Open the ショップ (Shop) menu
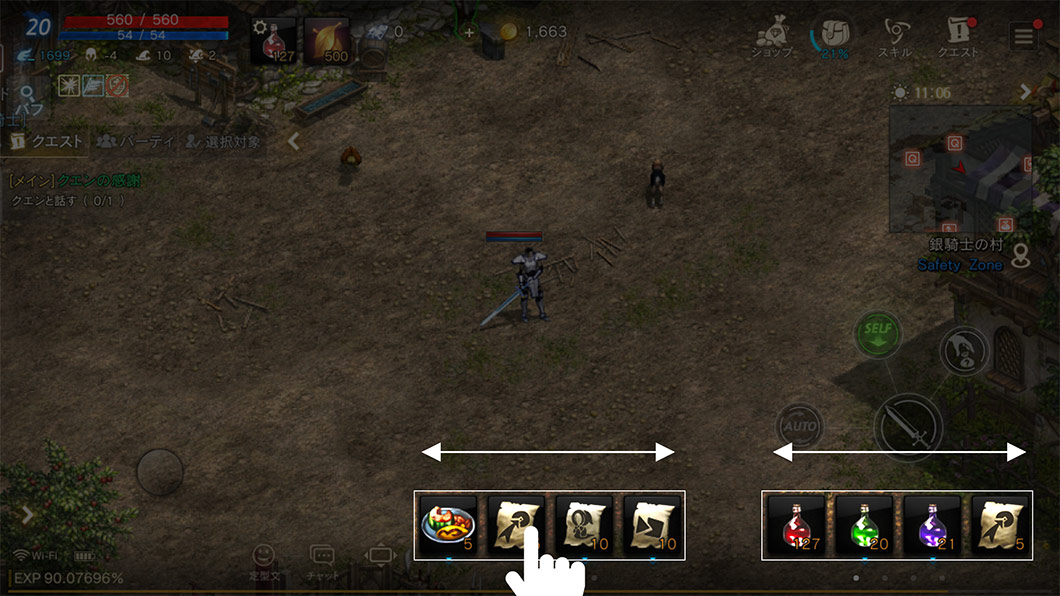The width and height of the screenshot is (1060, 596). [773, 38]
